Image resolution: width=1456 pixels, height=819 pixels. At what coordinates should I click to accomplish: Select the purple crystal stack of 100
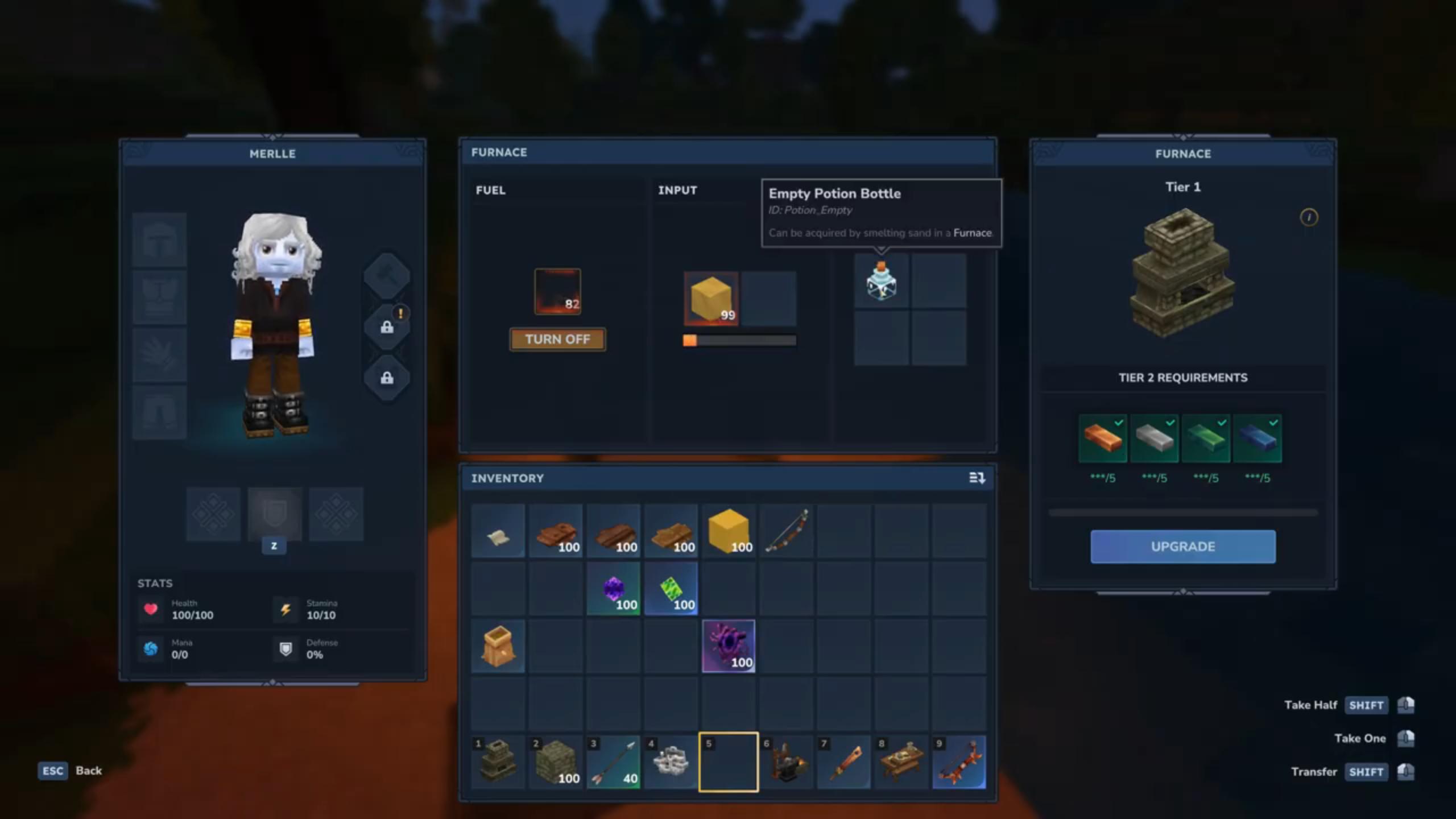[614, 588]
